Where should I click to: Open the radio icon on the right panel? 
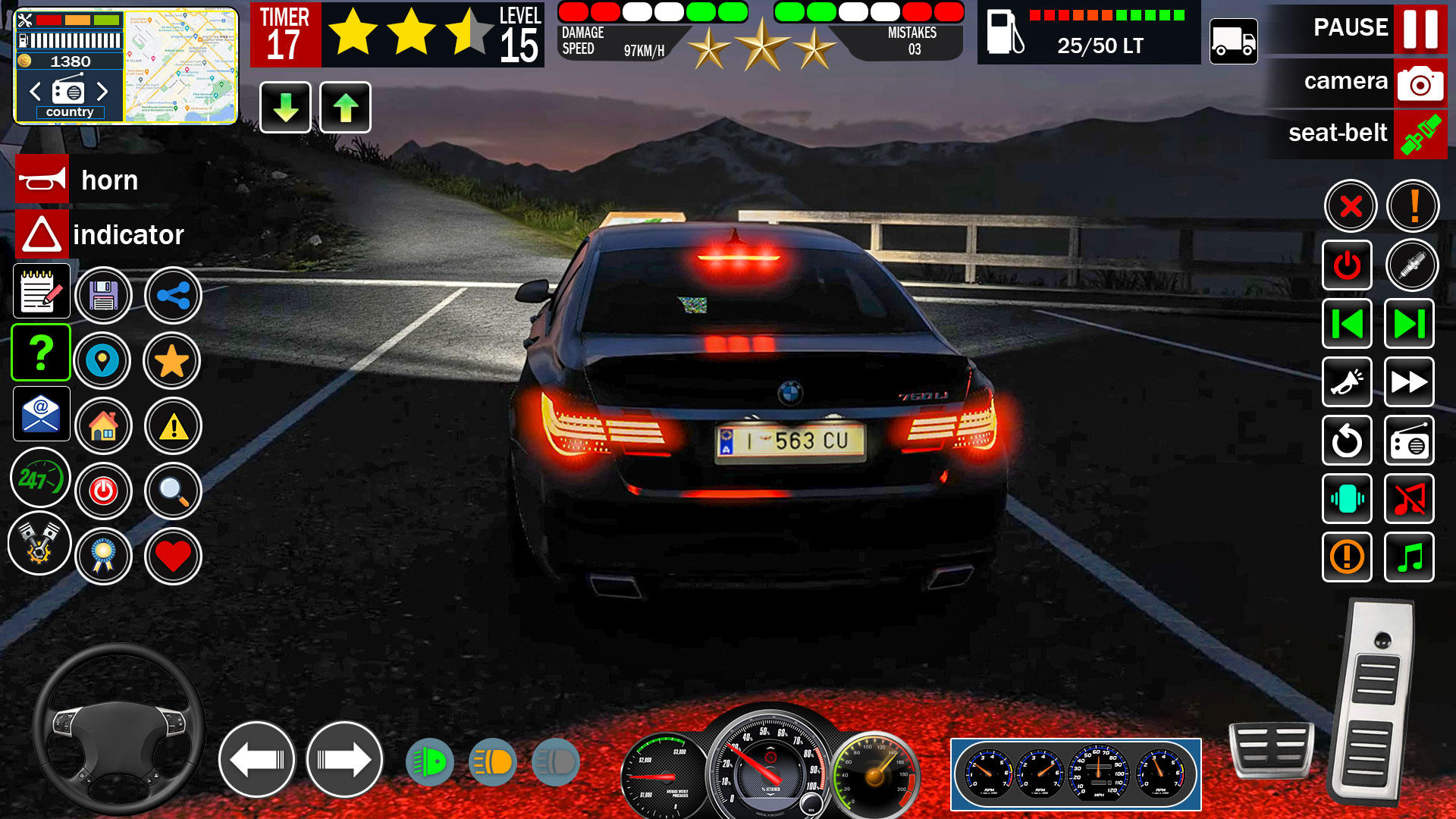[x=1409, y=441]
